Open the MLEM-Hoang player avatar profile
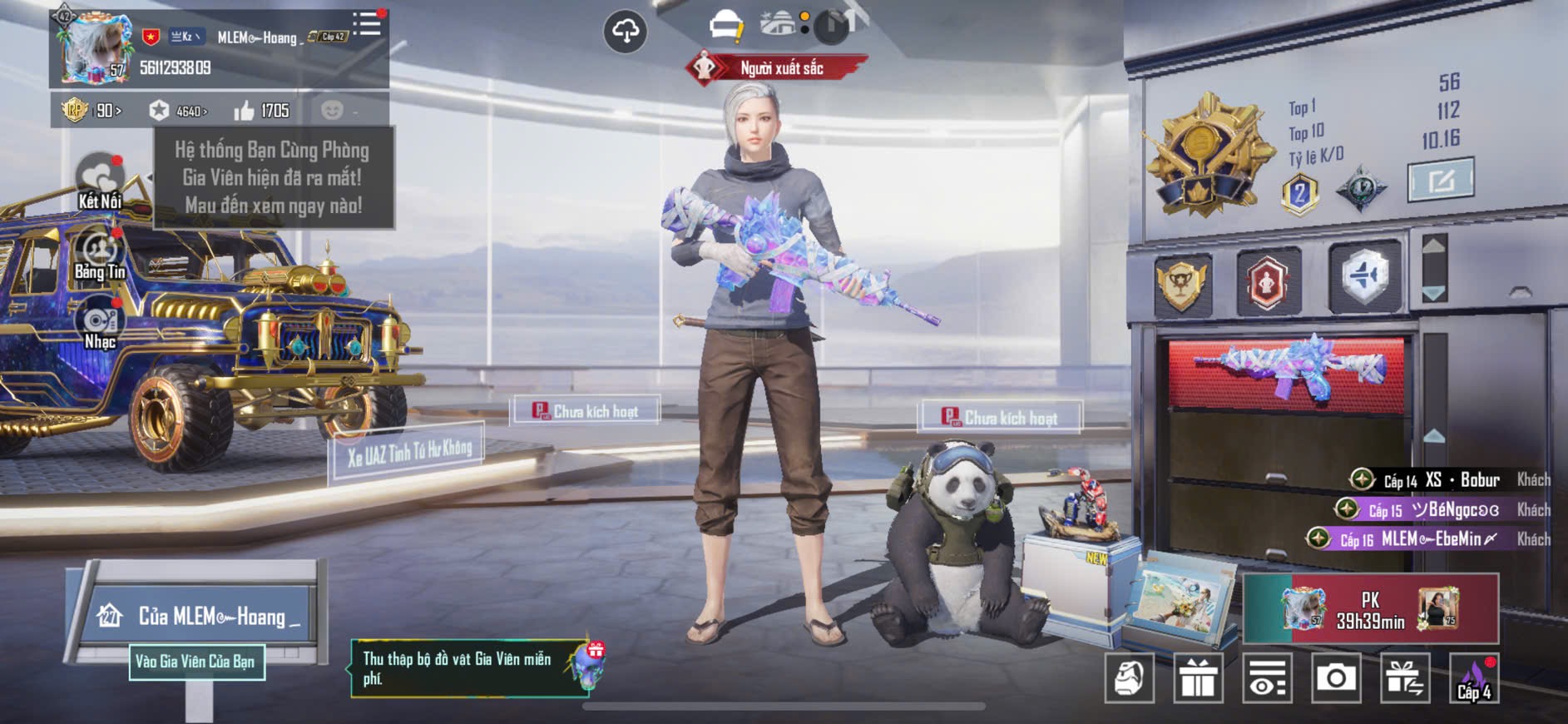 coord(92,49)
